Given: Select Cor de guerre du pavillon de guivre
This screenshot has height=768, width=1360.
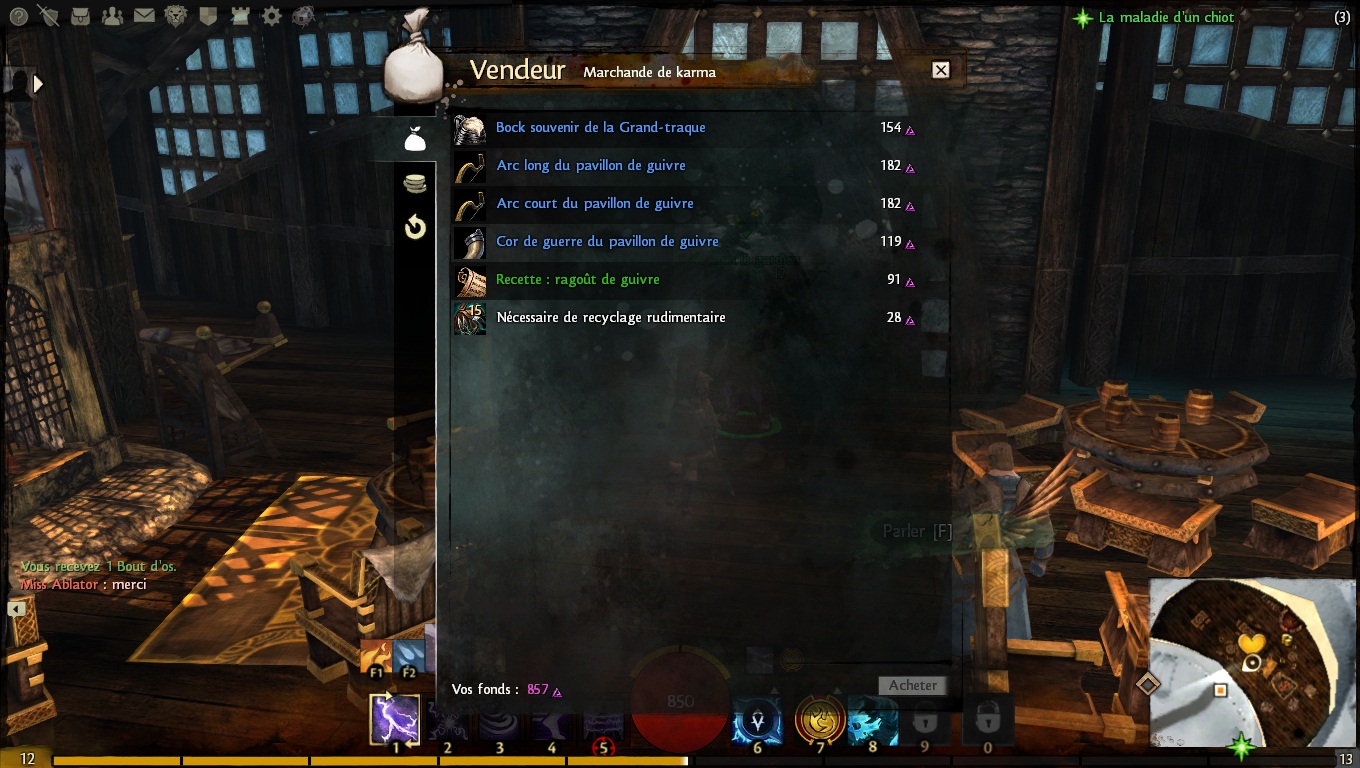Looking at the screenshot, I should (607, 242).
